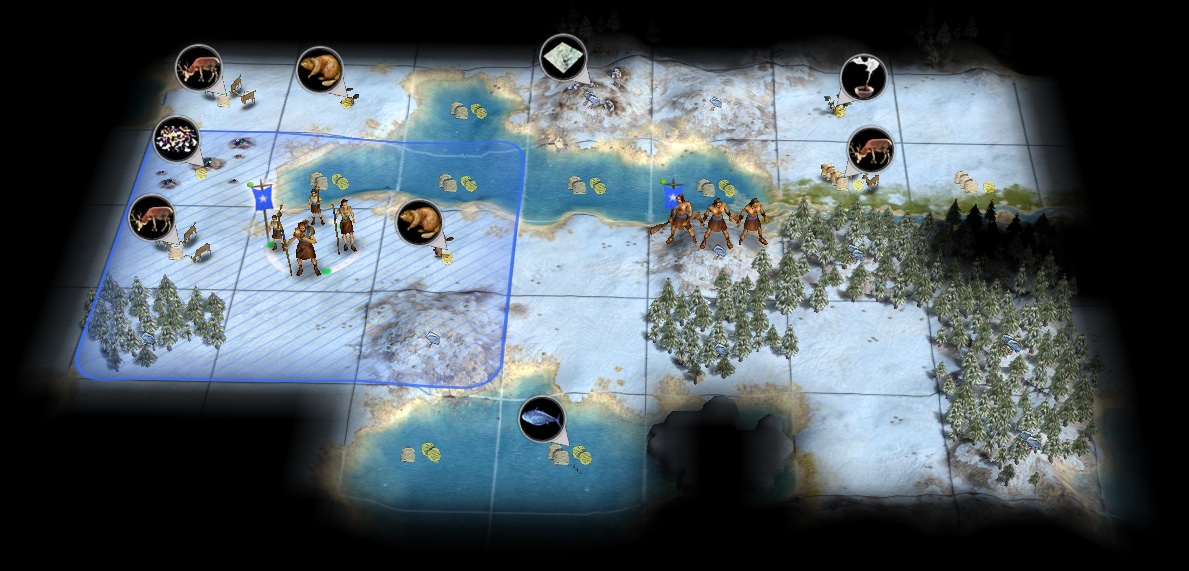Inspect the gems resource bubble
The height and width of the screenshot is (571, 1189).
(x=176, y=139)
